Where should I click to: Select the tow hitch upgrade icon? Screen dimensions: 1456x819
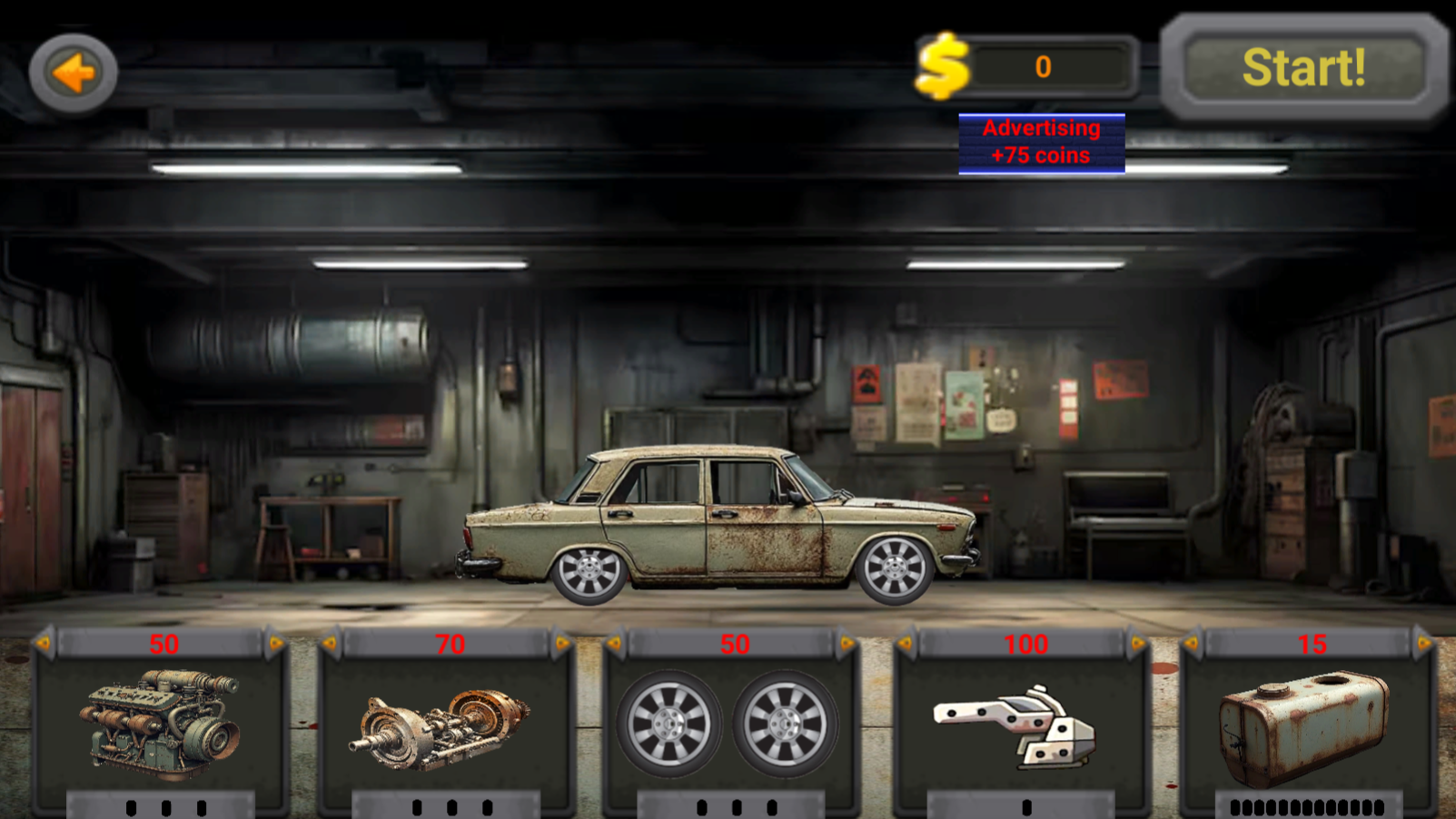point(1024,726)
